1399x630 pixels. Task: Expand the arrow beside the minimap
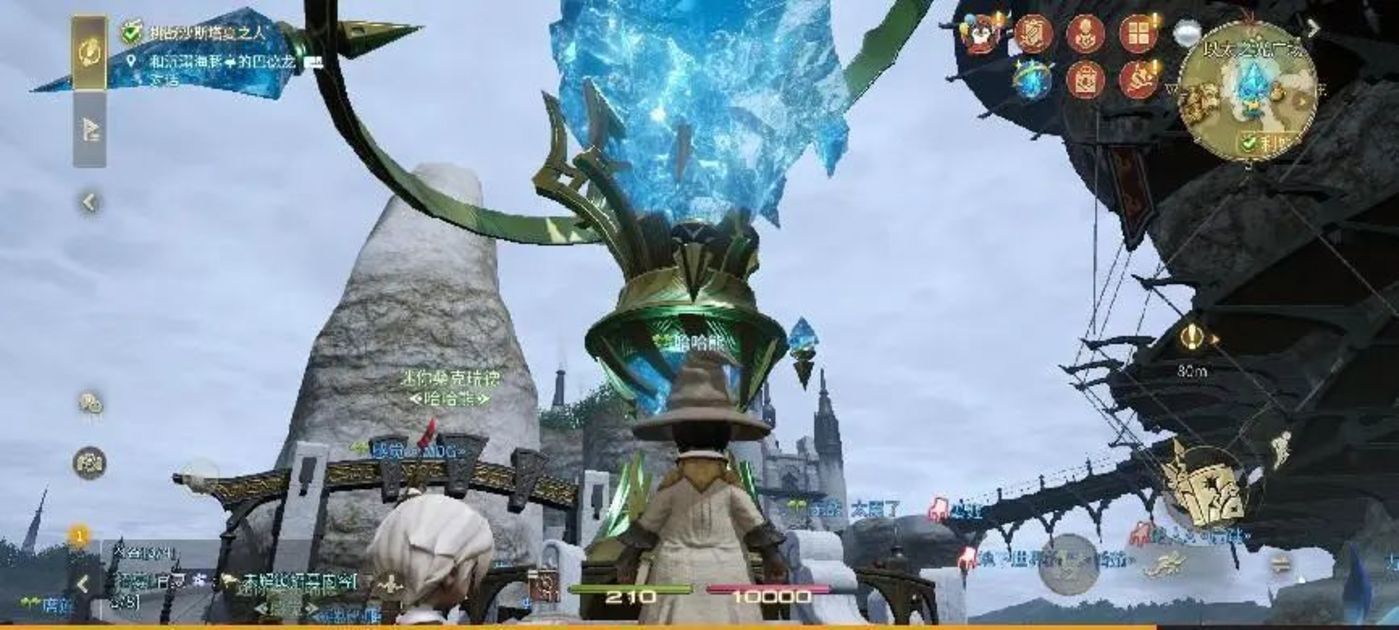tap(1313, 29)
